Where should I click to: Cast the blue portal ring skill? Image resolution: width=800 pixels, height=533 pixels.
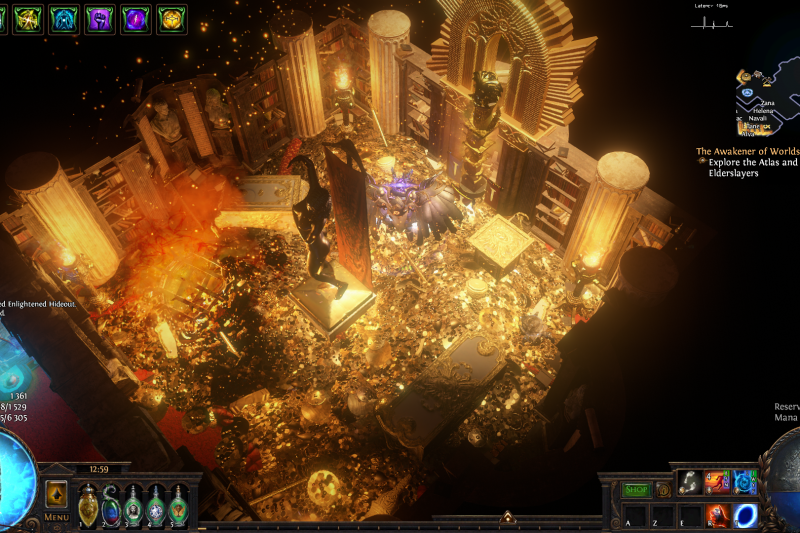coord(745,514)
